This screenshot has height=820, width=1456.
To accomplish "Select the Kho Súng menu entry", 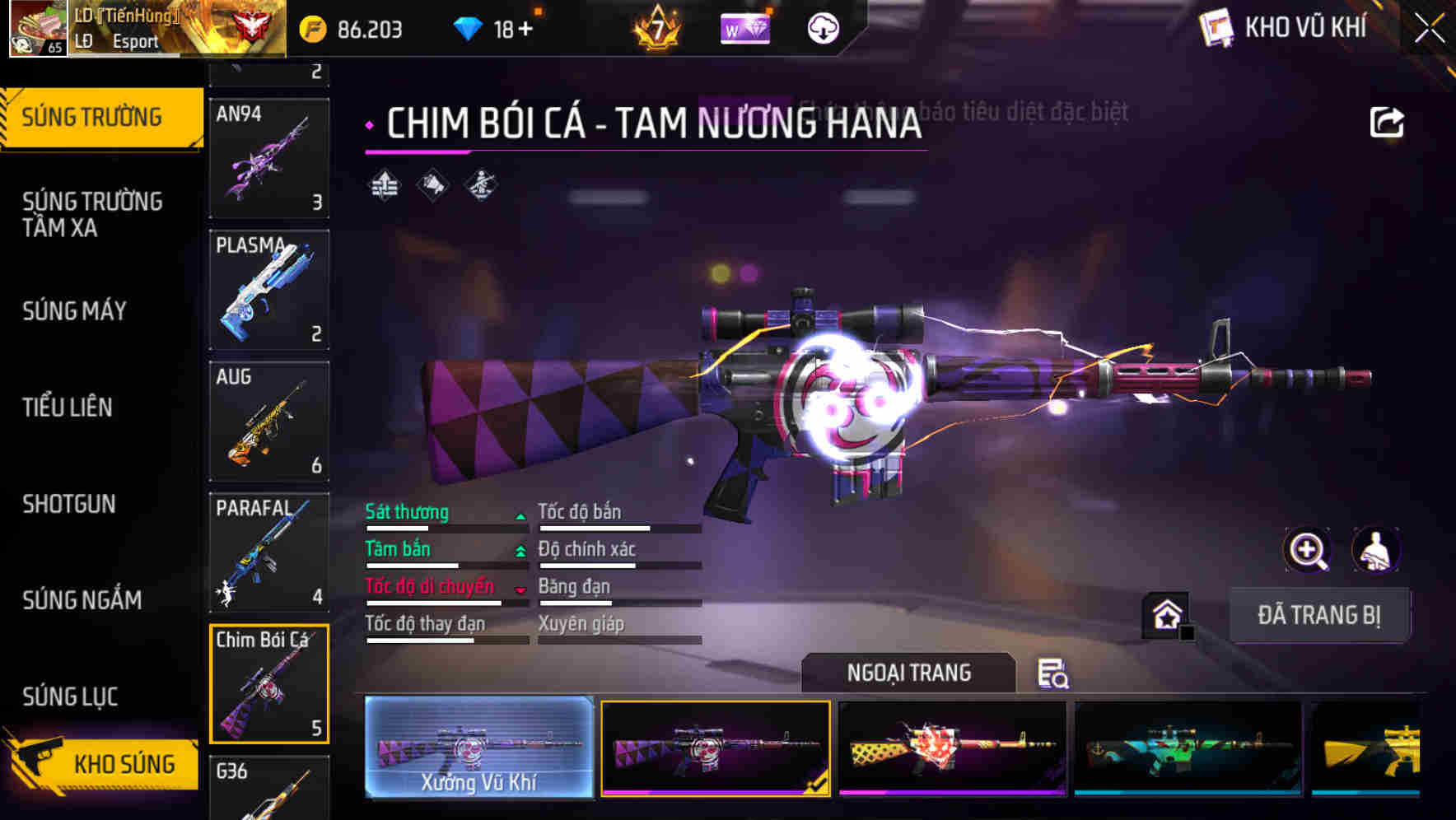I will (122, 764).
